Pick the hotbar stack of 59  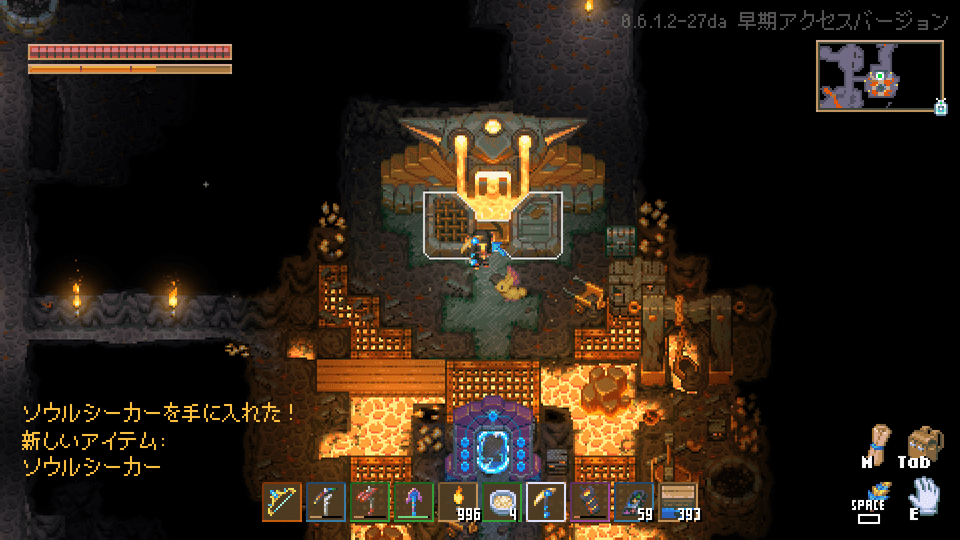pos(634,502)
